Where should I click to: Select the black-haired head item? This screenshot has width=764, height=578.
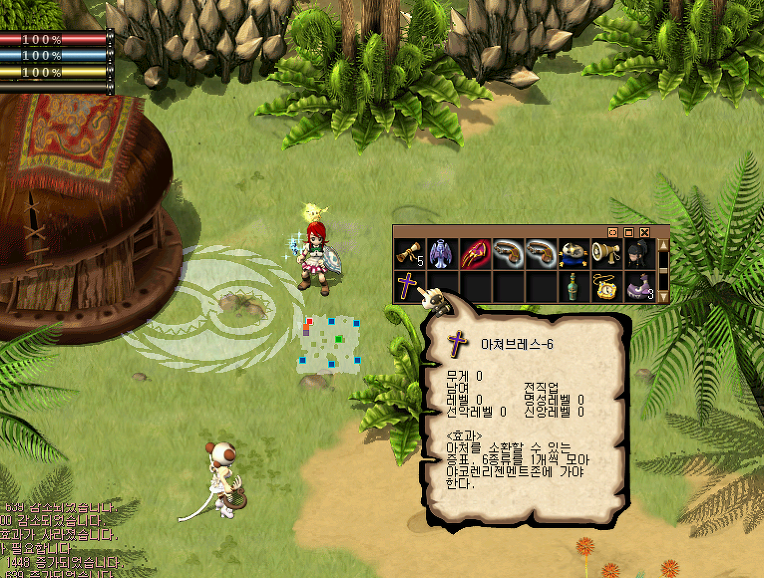639,254
